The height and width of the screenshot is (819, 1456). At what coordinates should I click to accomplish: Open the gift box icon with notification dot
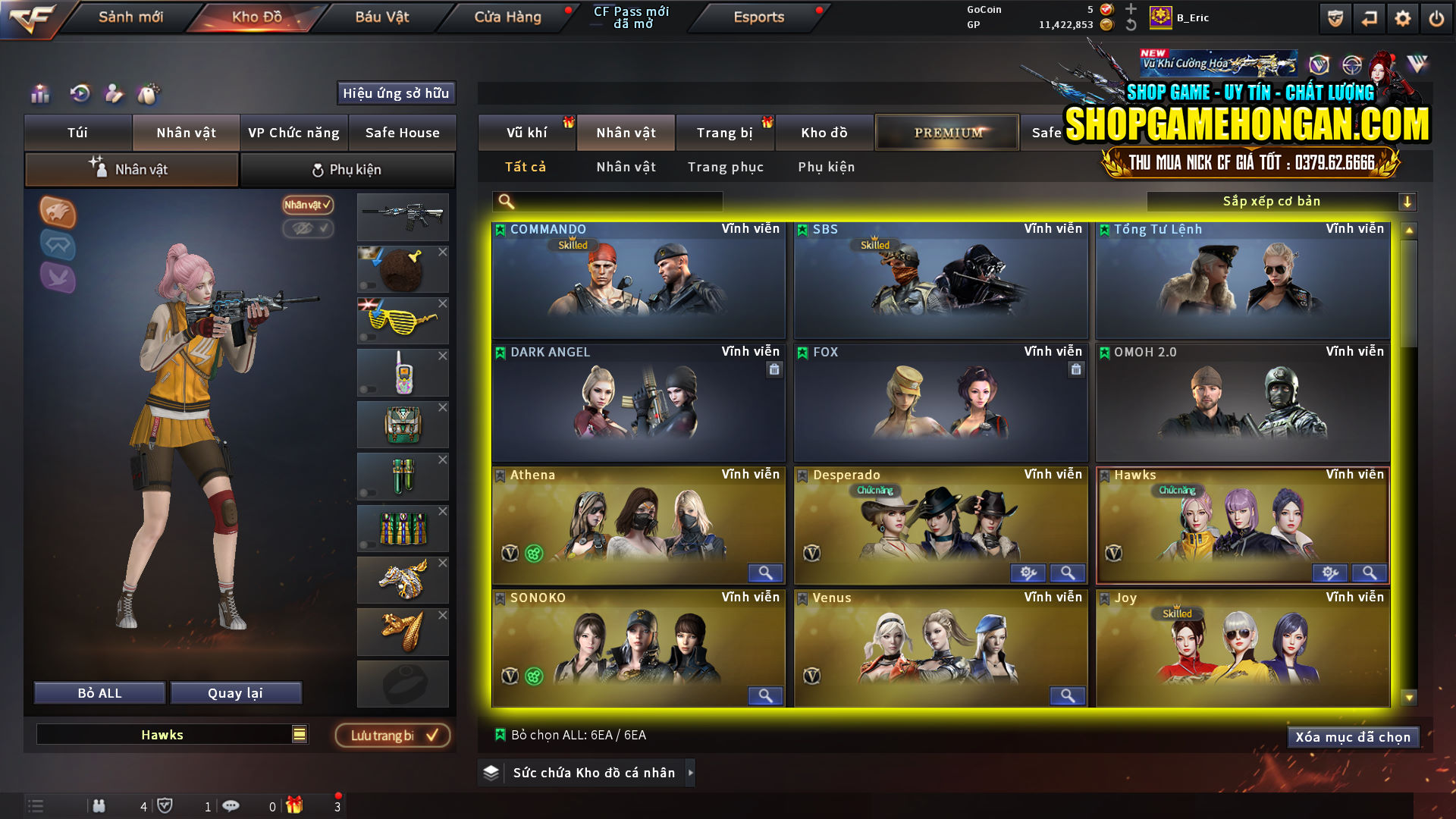coord(296,806)
